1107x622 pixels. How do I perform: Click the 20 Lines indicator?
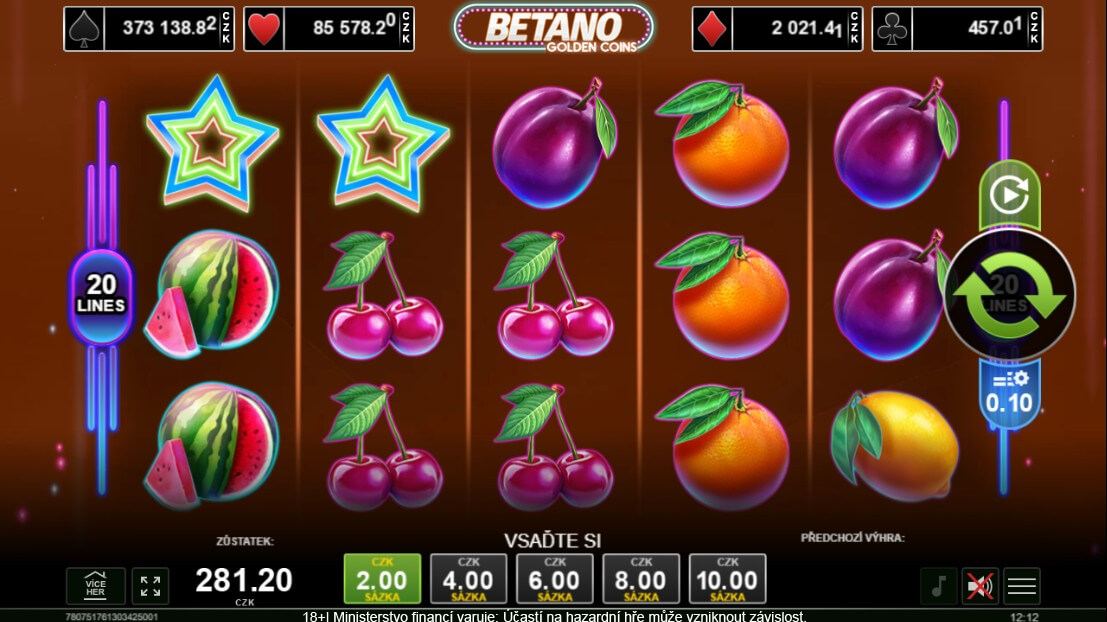coord(100,295)
